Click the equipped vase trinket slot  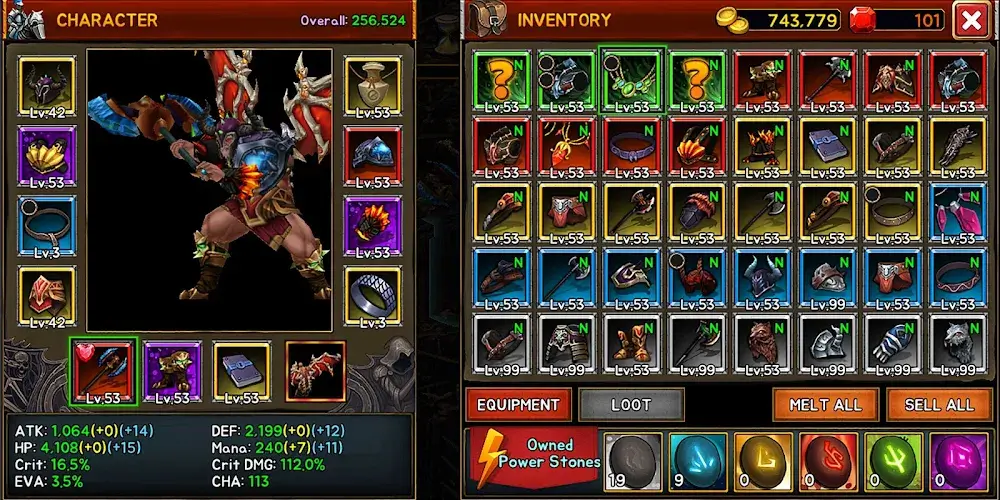(373, 87)
